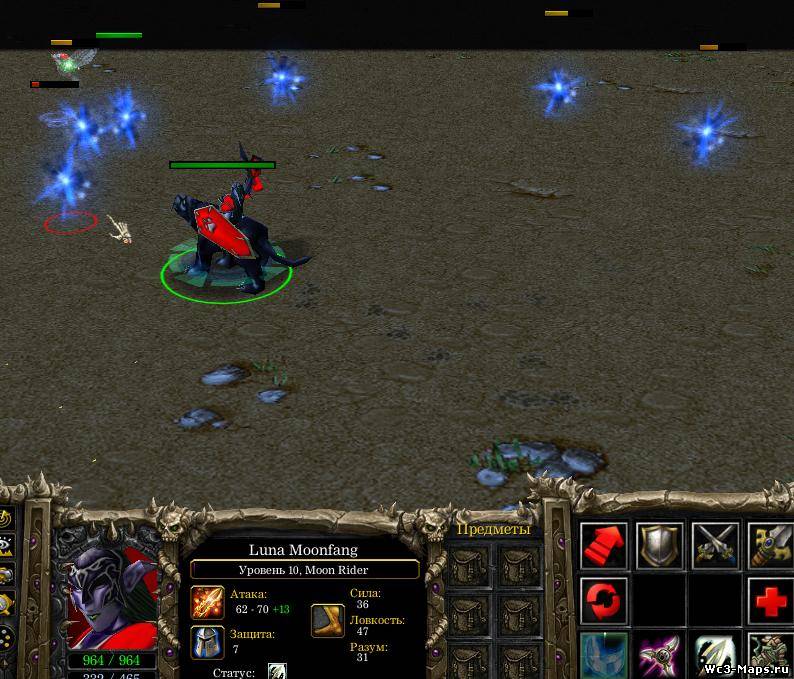The height and width of the screenshot is (679, 794).
Task: Open hero abilities via red cross icon
Action: 770,601
